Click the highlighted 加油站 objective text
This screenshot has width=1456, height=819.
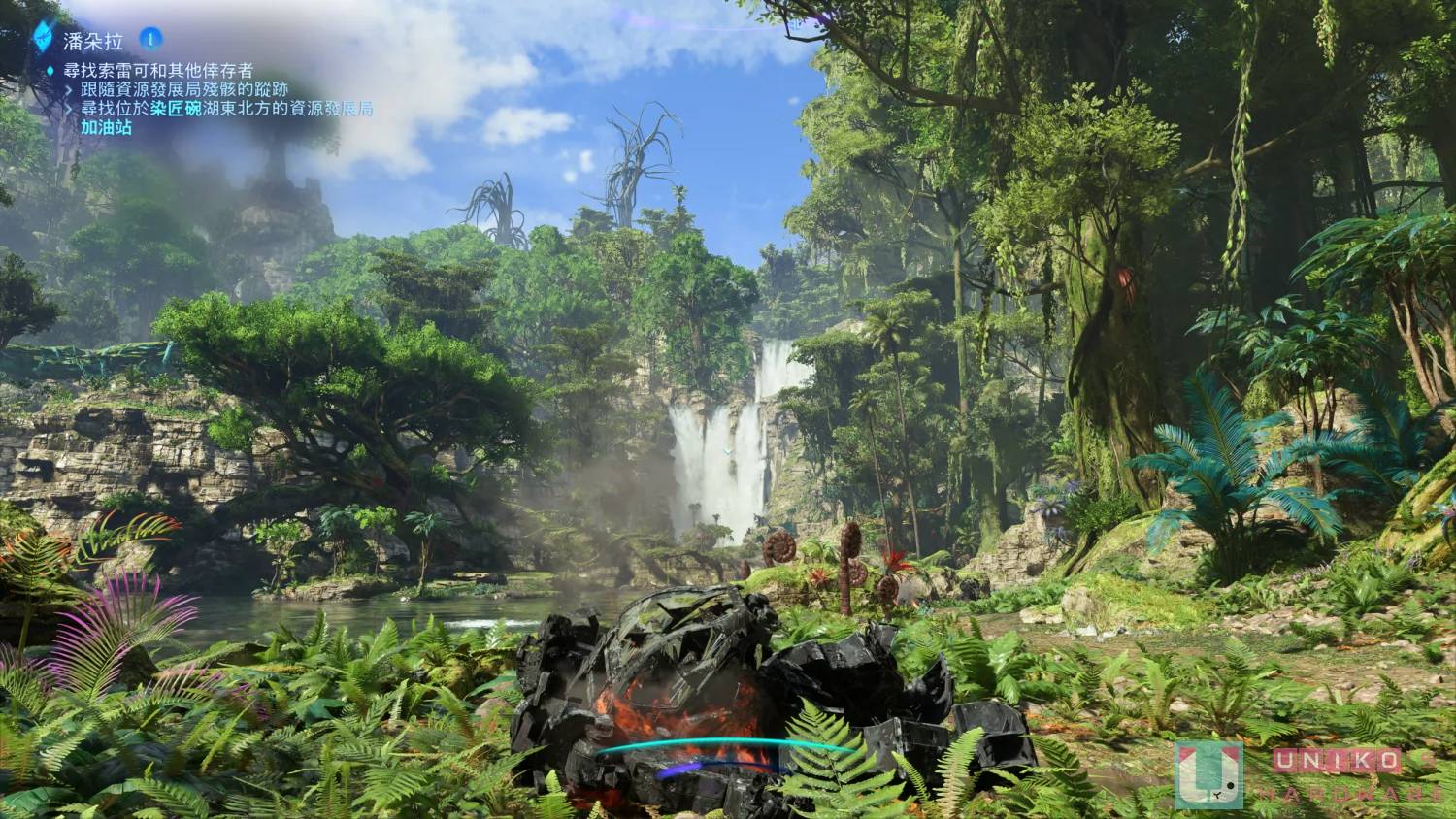click(106, 127)
